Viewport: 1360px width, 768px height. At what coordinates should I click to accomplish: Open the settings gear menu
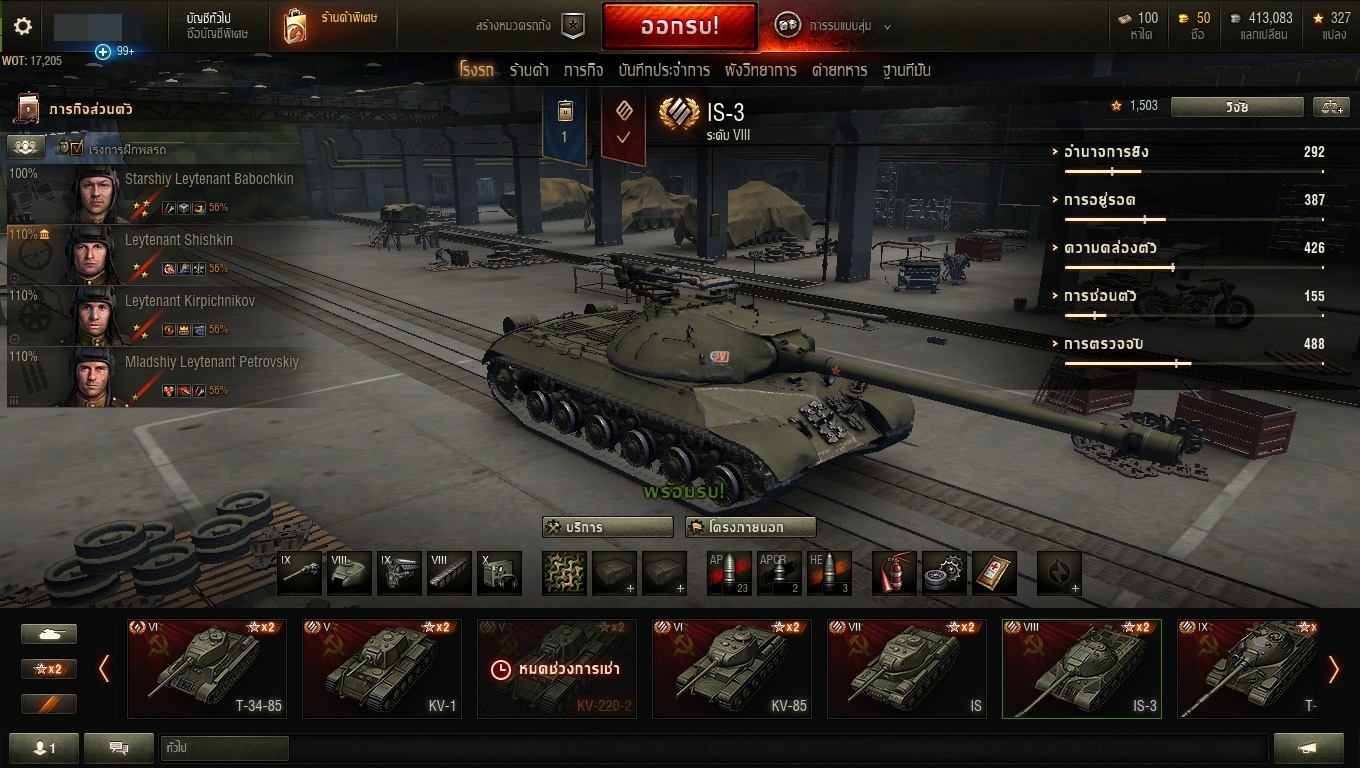[x=22, y=26]
